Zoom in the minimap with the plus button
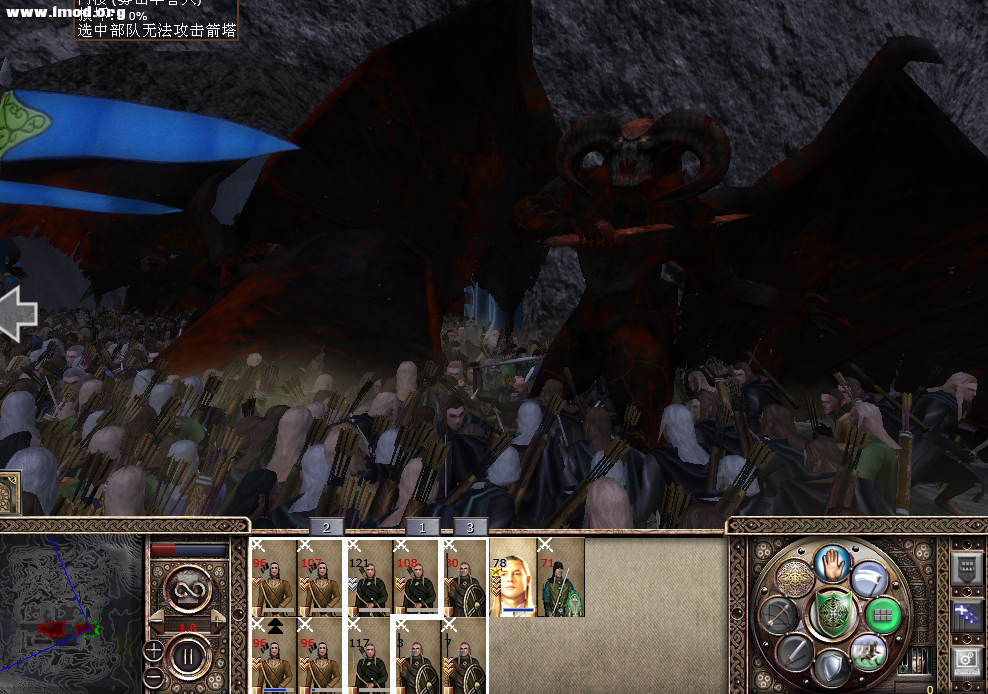The height and width of the screenshot is (694, 988). (154, 651)
